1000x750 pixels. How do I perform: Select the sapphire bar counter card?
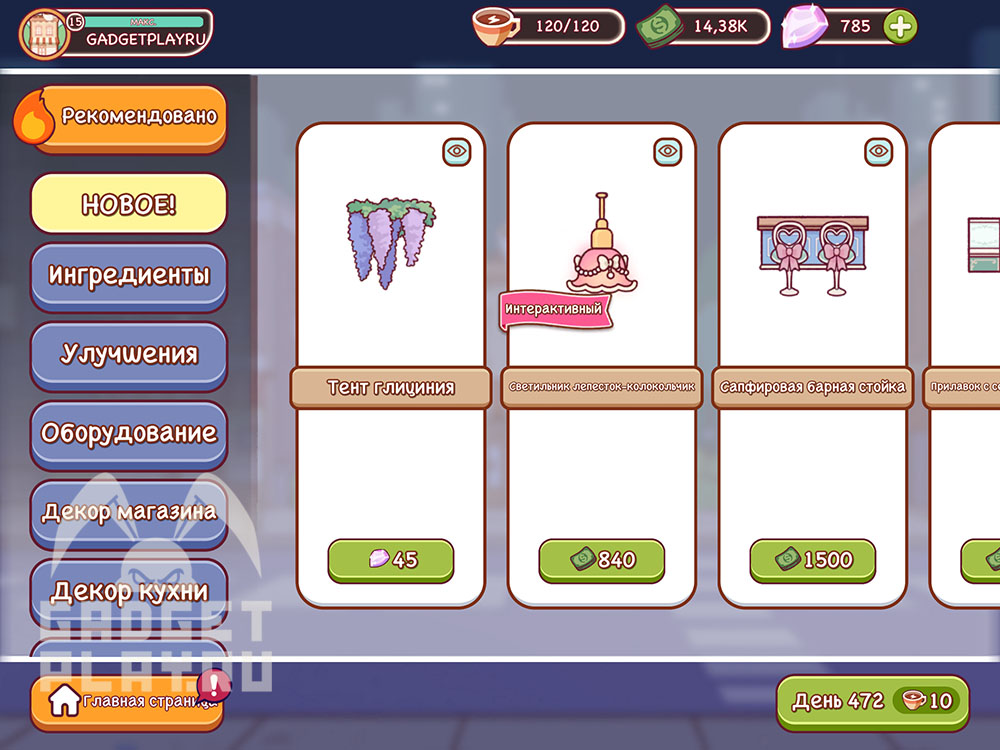point(813,260)
